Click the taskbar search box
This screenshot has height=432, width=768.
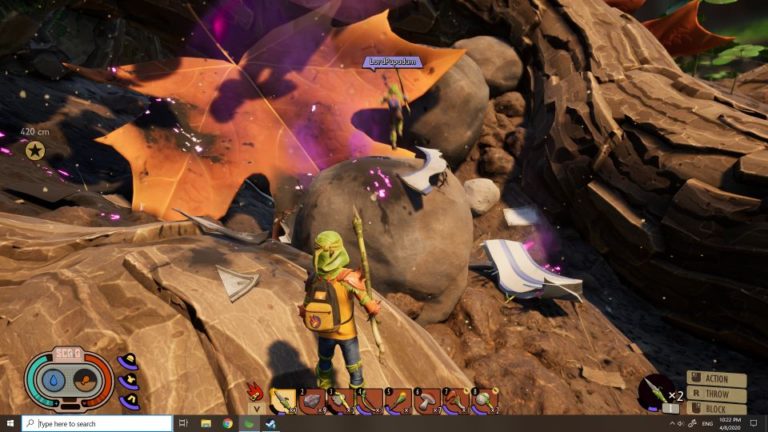97,424
